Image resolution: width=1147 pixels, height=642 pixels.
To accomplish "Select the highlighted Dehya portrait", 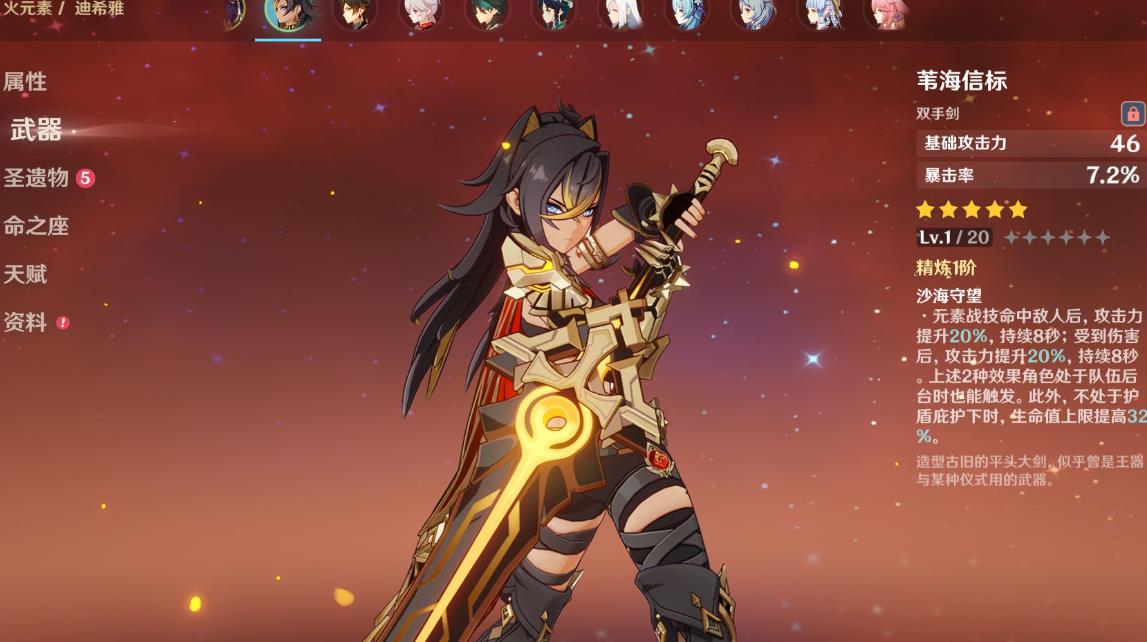I will [288, 14].
